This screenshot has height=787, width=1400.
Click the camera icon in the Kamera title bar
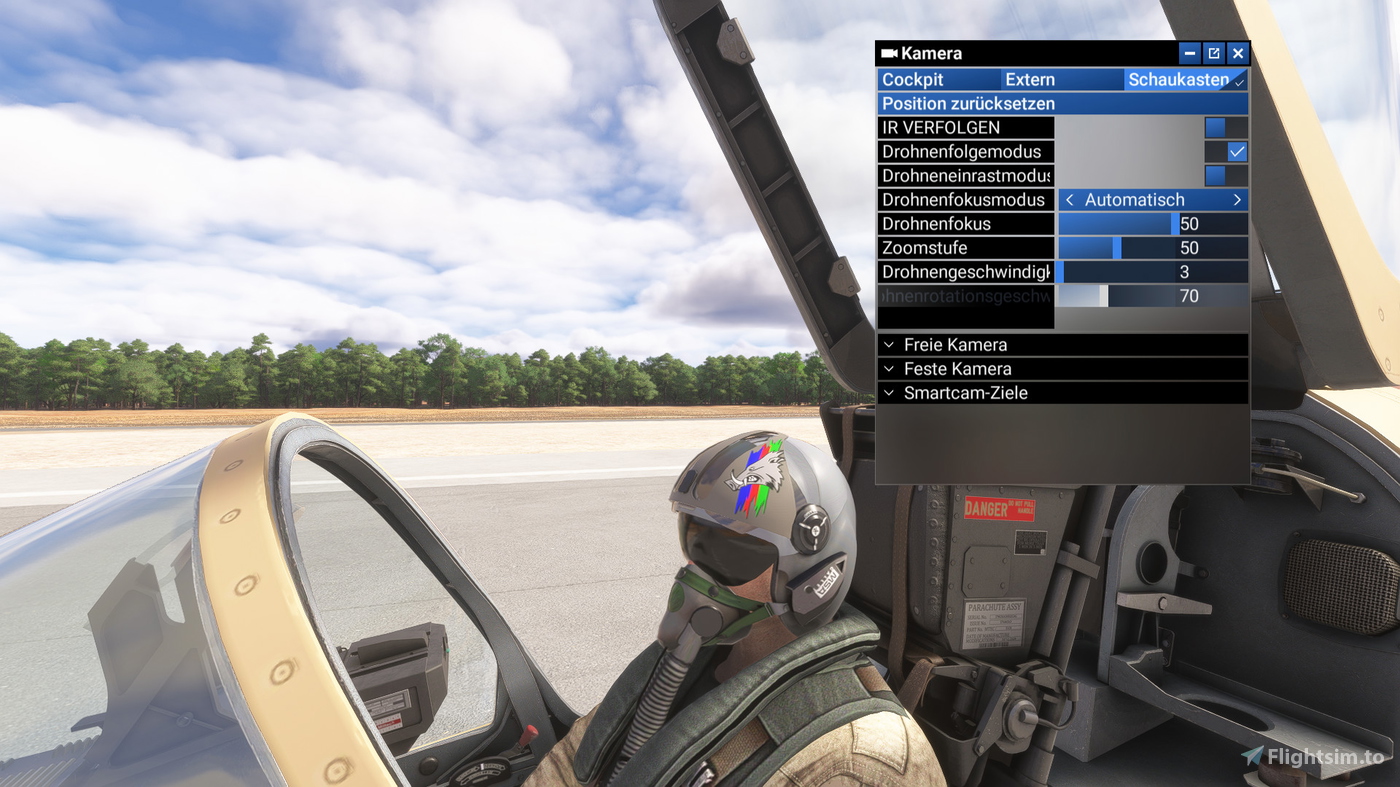pos(888,53)
